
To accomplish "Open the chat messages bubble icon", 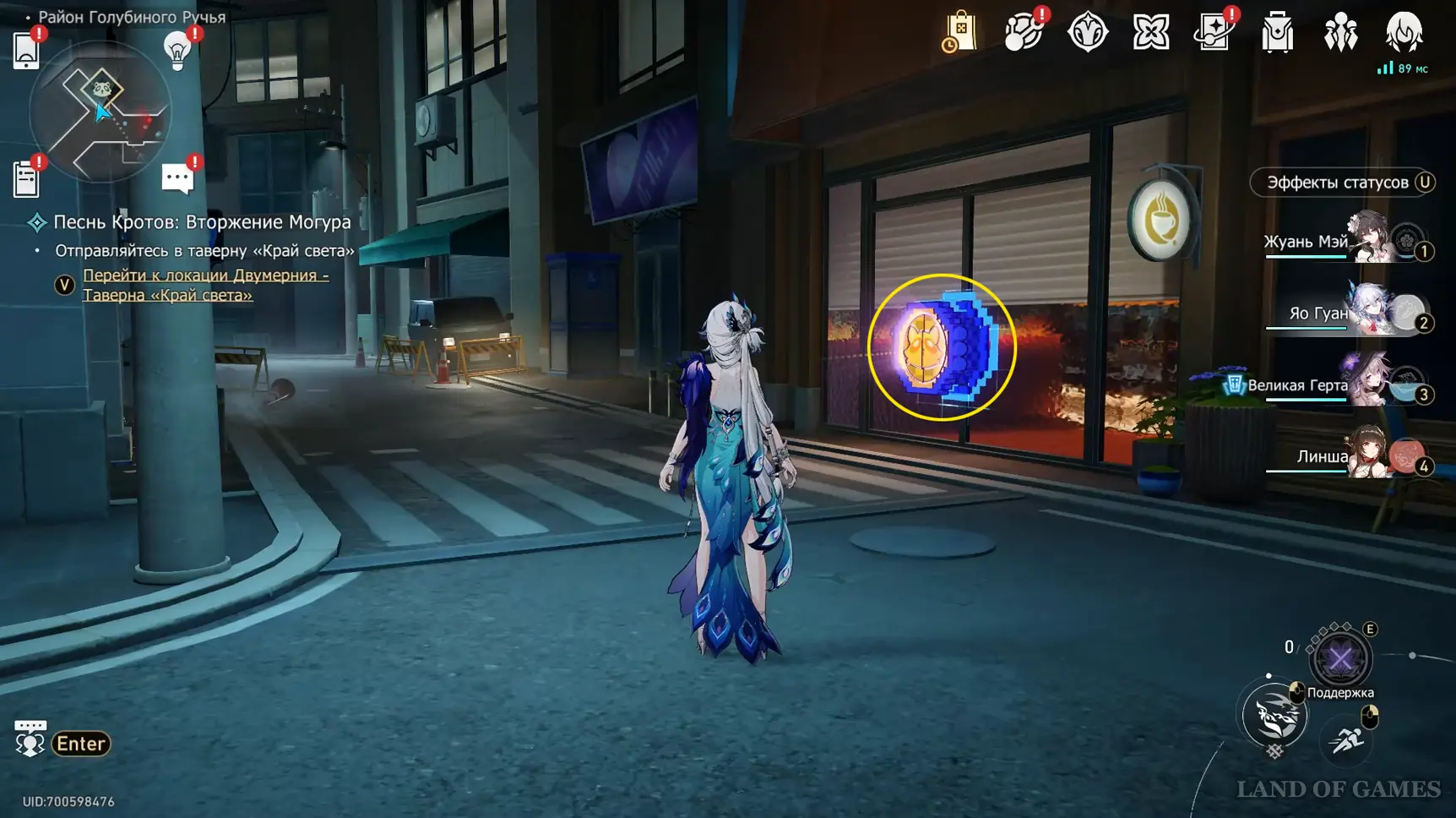I will coord(177,178).
